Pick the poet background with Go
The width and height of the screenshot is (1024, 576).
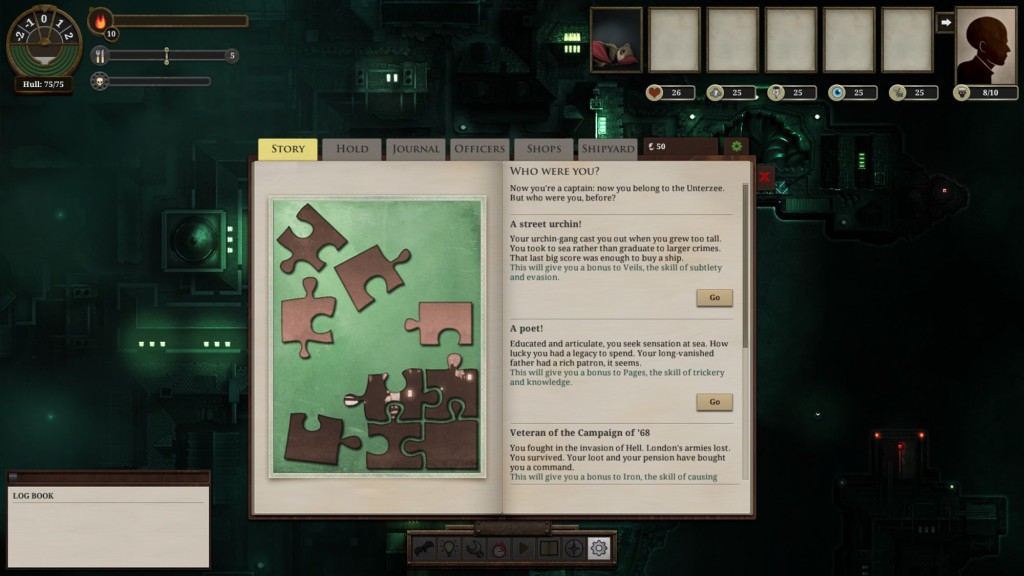coord(714,402)
